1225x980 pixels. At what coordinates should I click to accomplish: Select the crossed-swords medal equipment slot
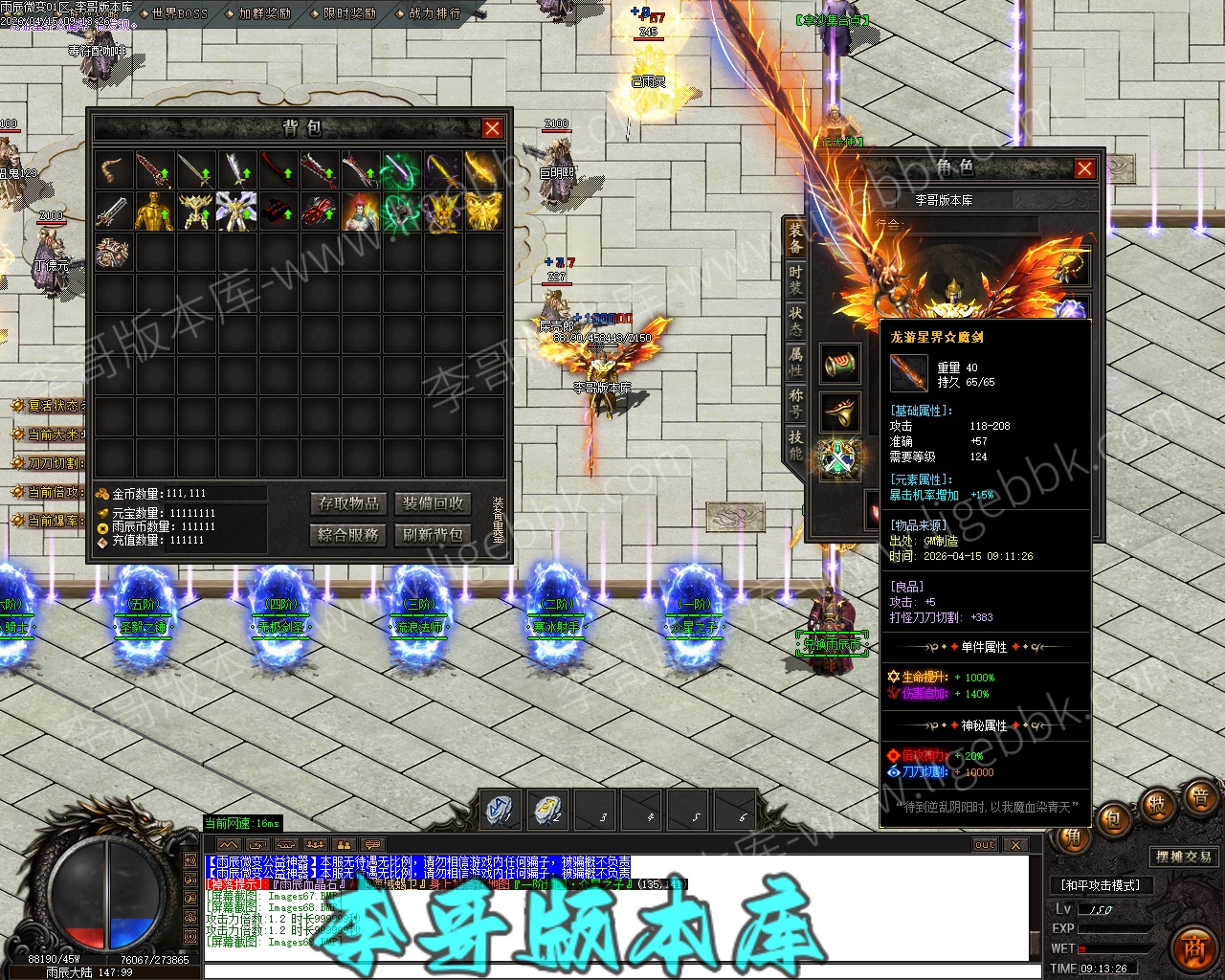(x=838, y=459)
